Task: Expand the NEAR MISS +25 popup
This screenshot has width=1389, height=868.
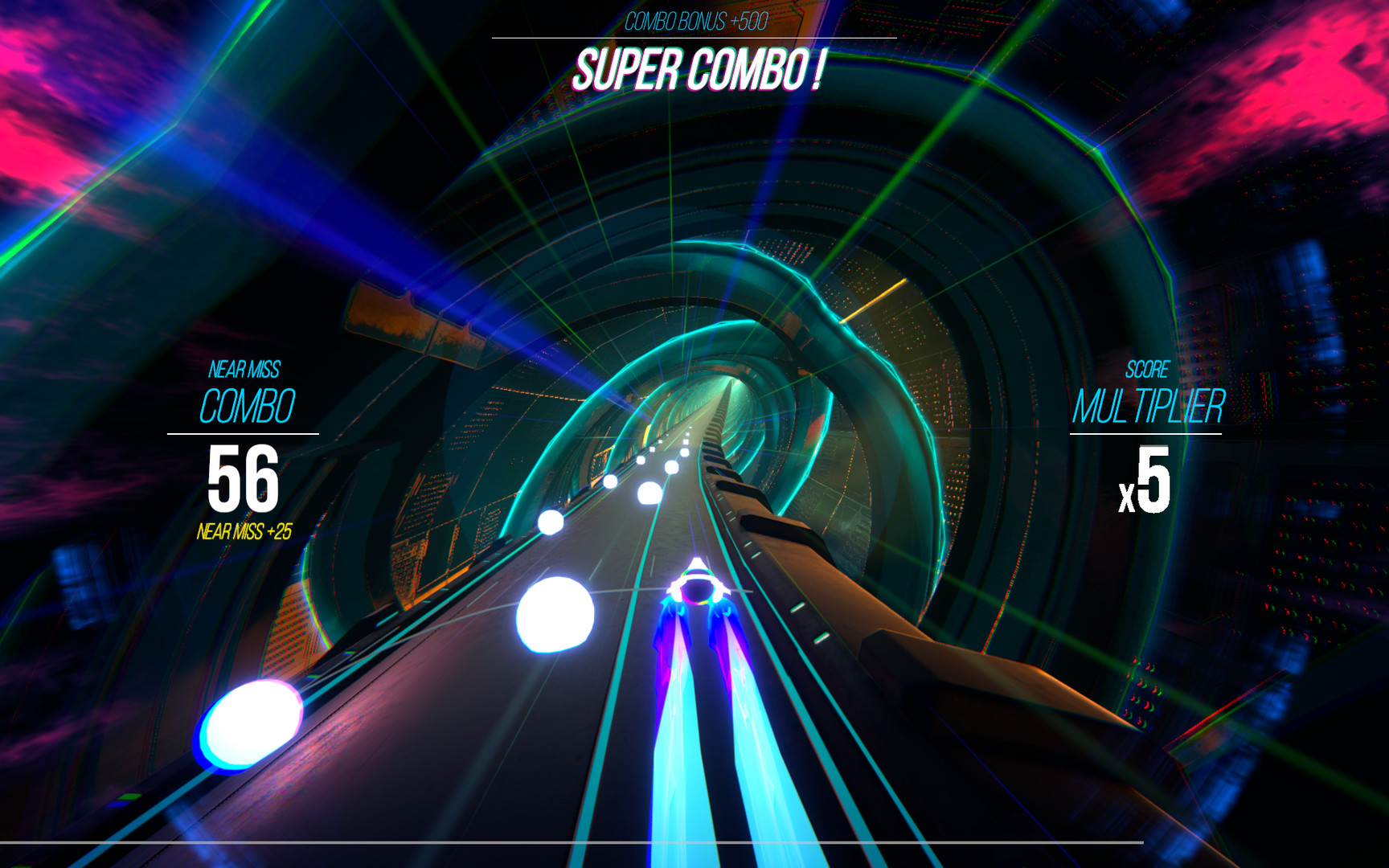Action: 246,532
